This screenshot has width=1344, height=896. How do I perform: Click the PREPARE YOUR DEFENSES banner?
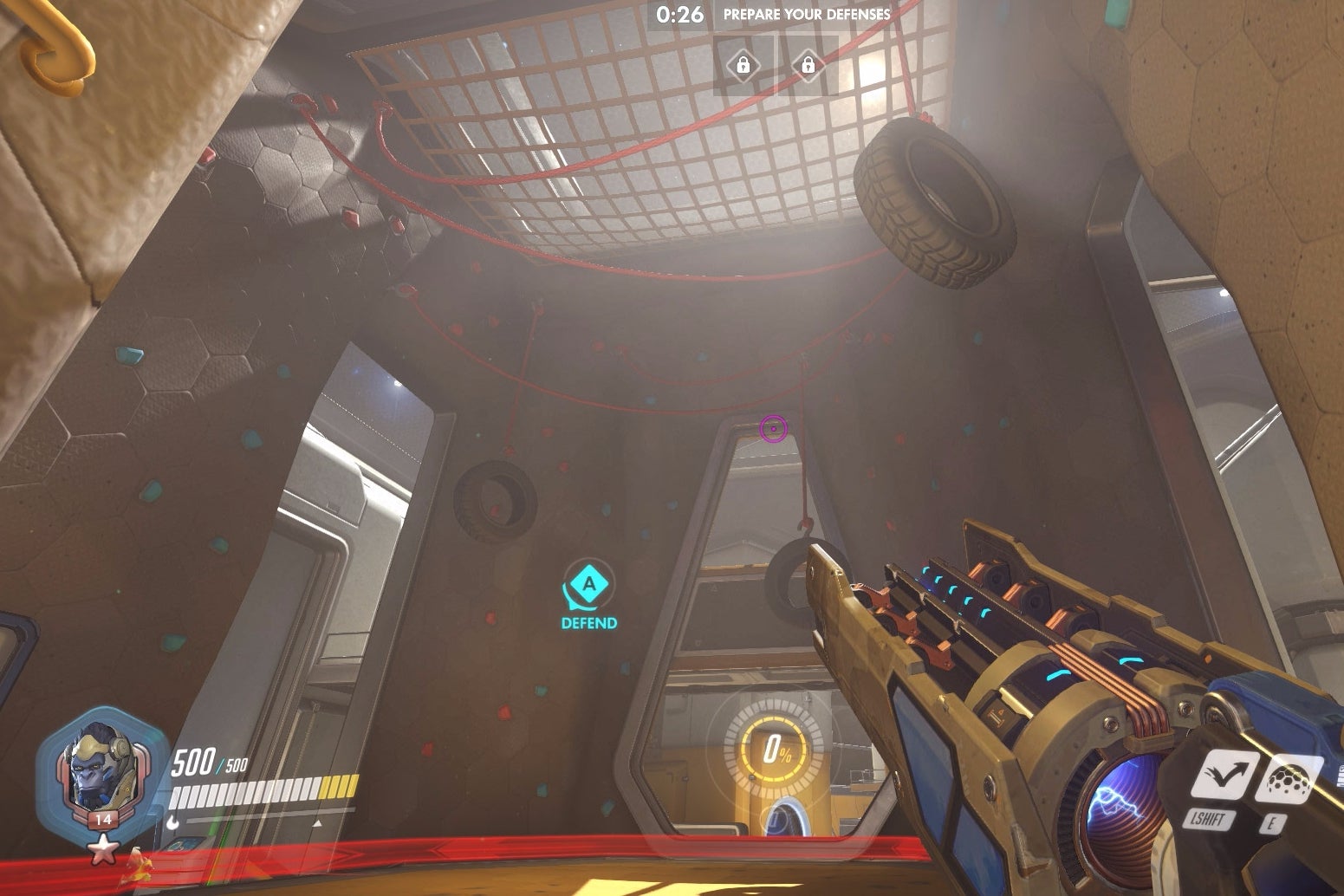click(x=802, y=14)
